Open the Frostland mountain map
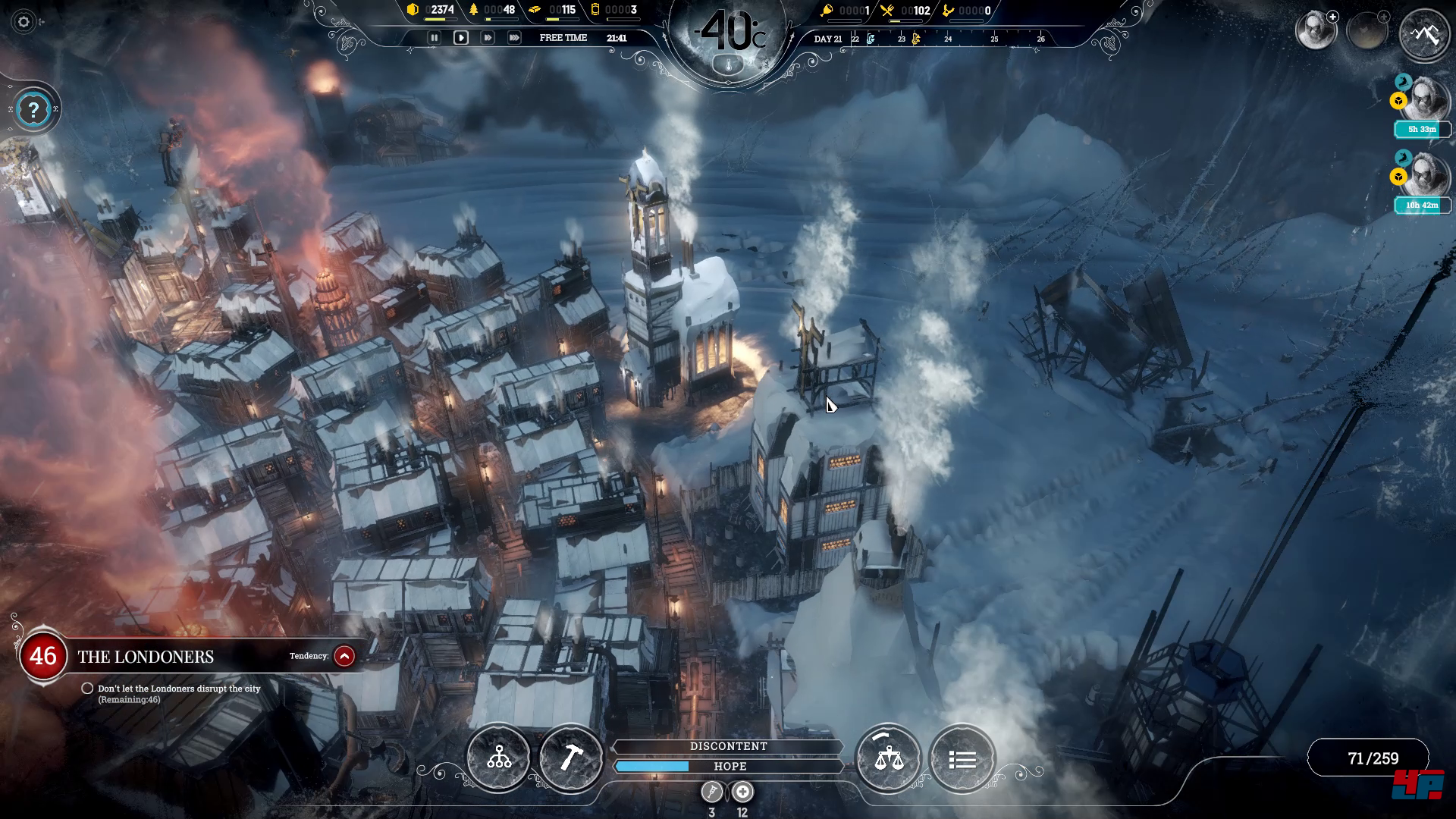 [1424, 34]
